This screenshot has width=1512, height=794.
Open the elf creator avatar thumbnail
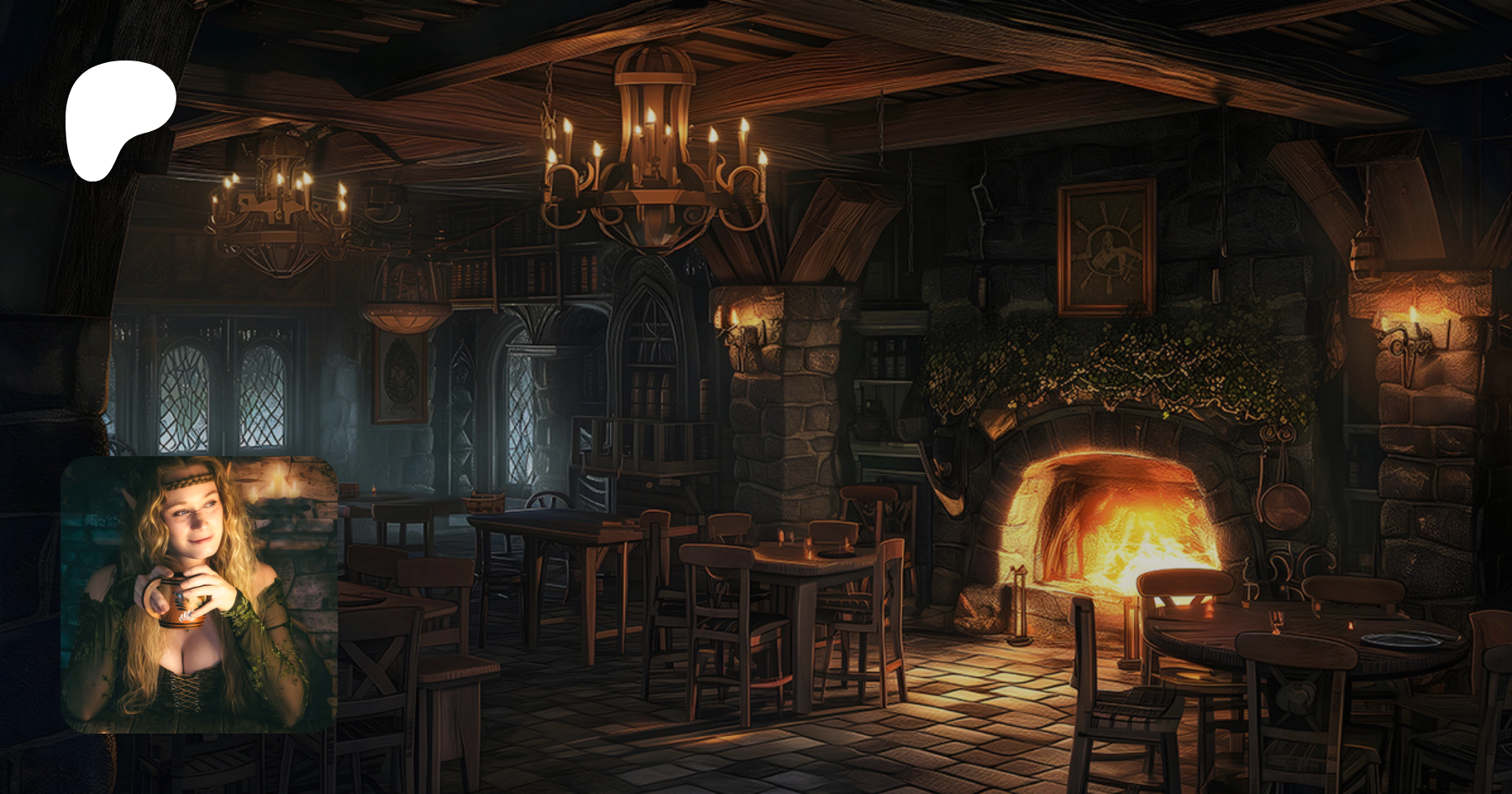pos(199,594)
